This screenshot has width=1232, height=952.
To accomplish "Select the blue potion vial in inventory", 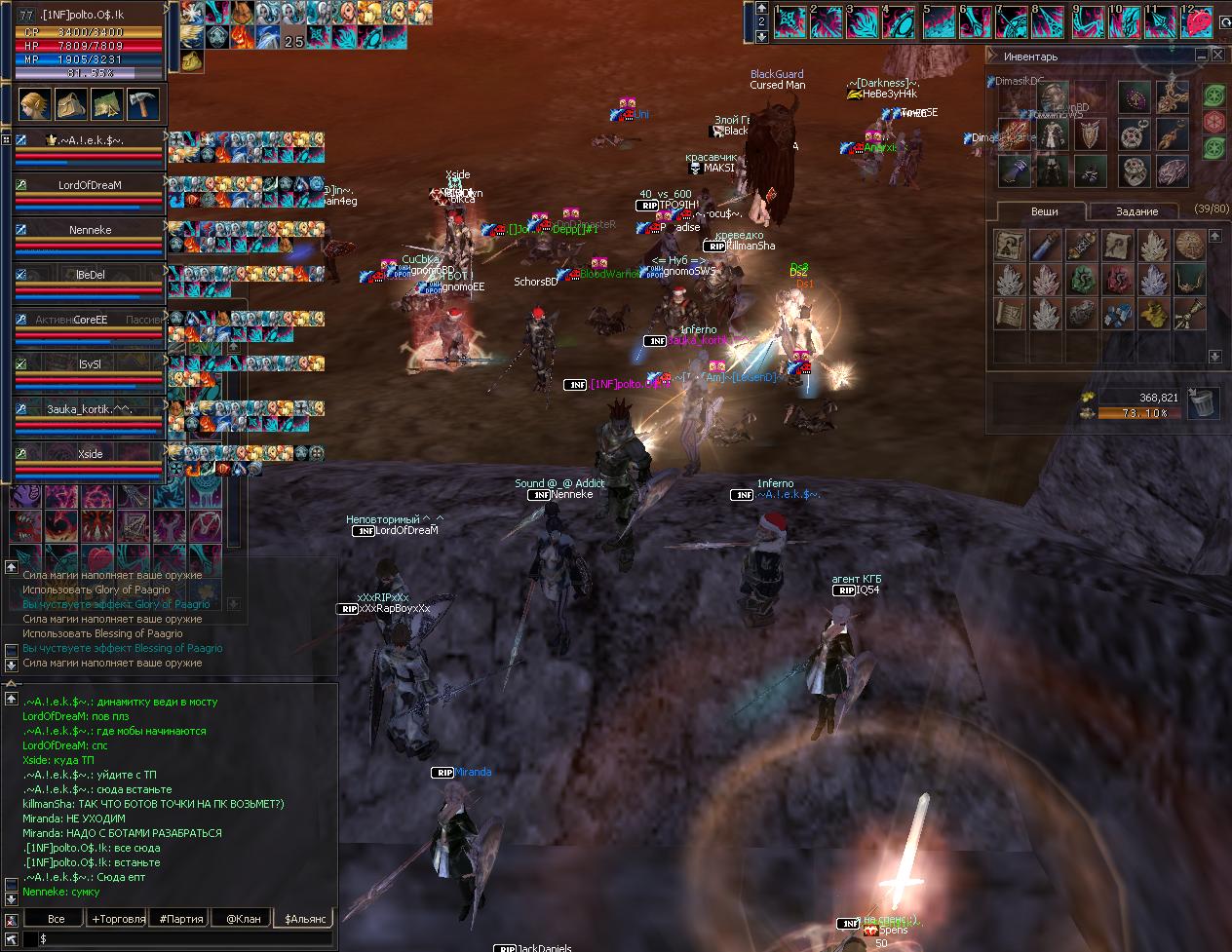I will 1046,245.
